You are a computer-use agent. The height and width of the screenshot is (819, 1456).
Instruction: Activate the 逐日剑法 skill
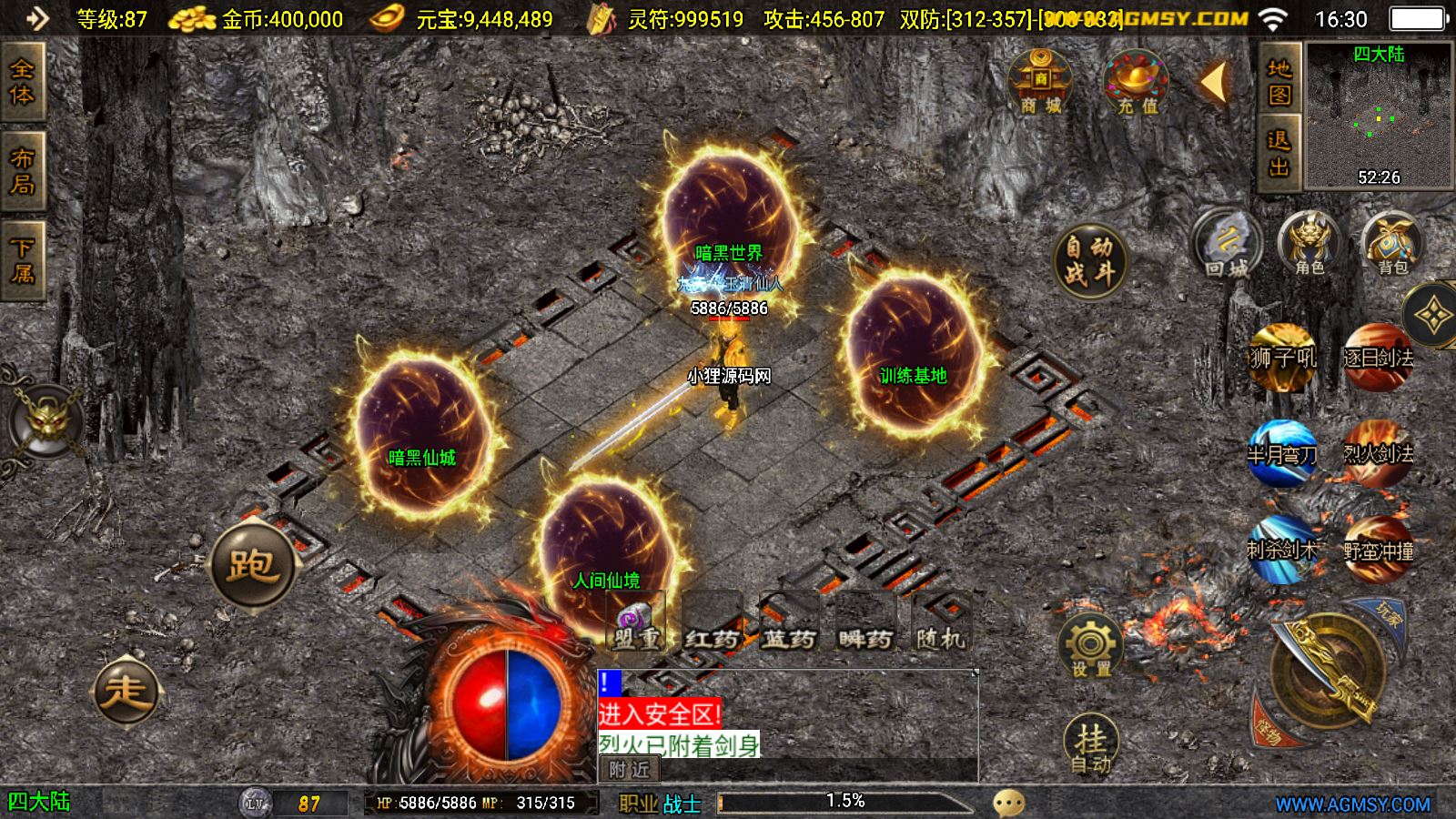coord(1378,357)
